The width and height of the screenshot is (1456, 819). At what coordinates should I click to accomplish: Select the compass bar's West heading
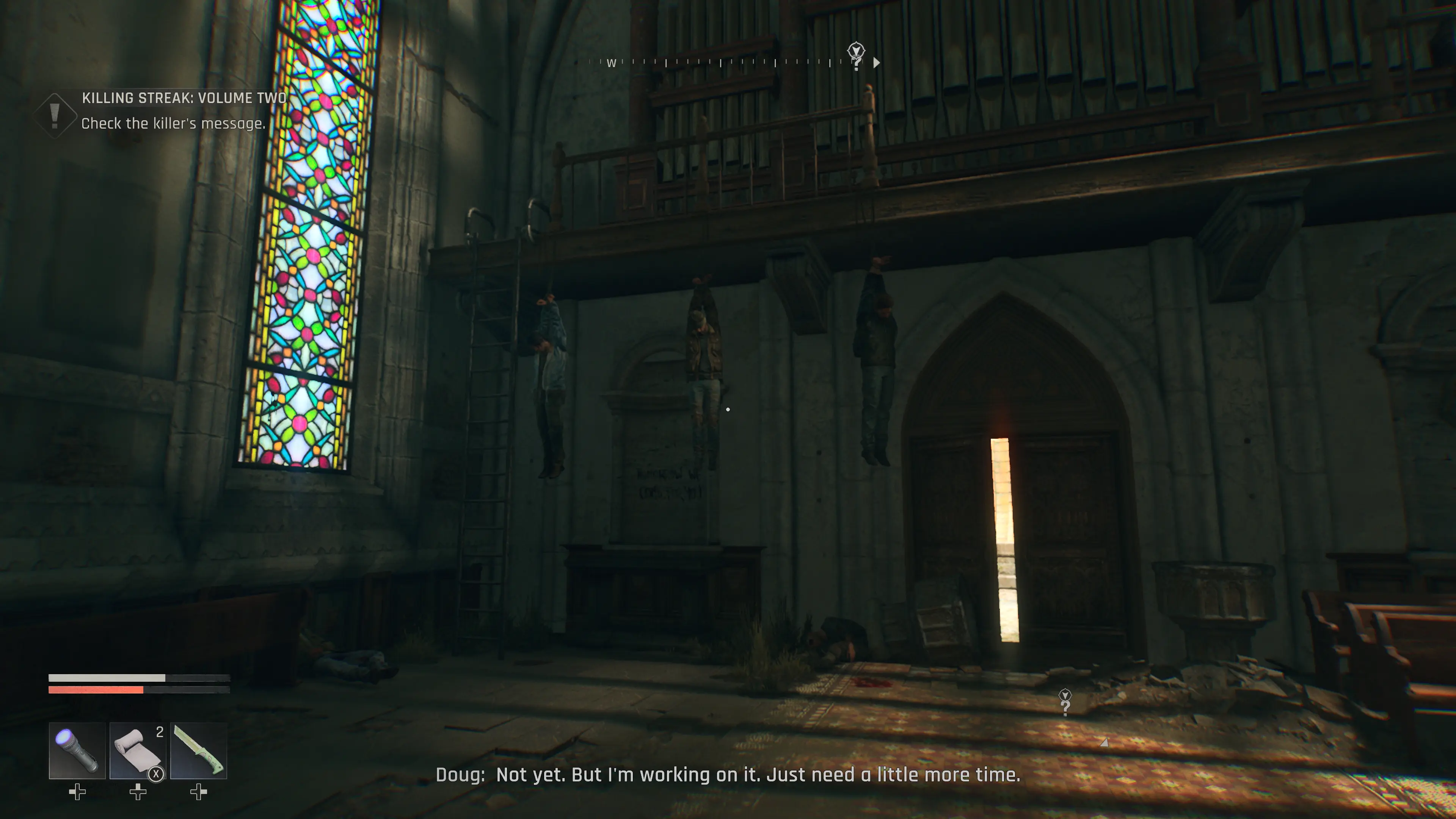pyautogui.click(x=611, y=63)
